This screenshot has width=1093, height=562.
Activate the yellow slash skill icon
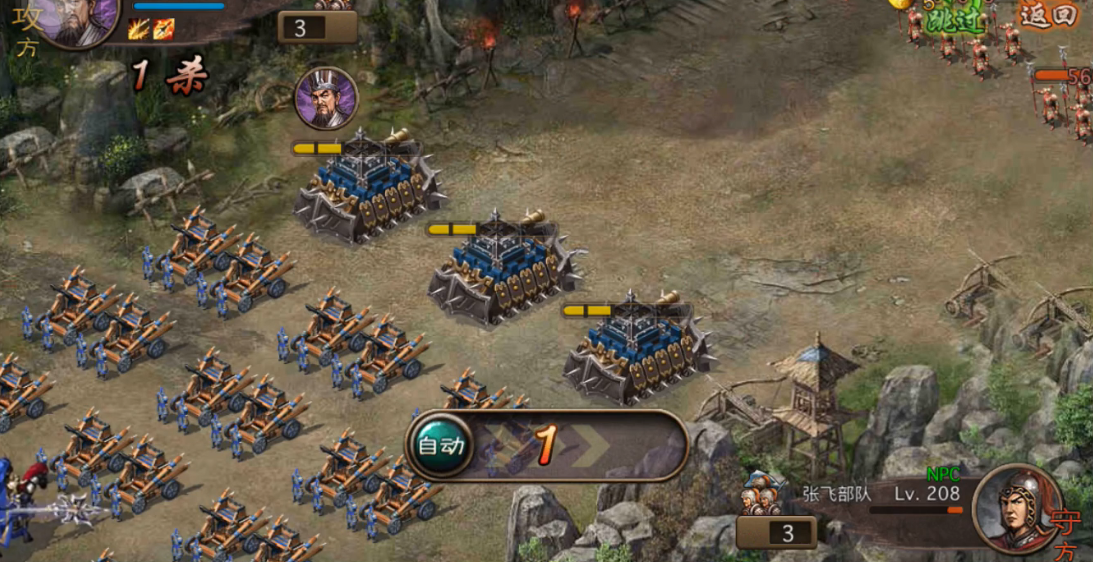pyautogui.click(x=138, y=29)
